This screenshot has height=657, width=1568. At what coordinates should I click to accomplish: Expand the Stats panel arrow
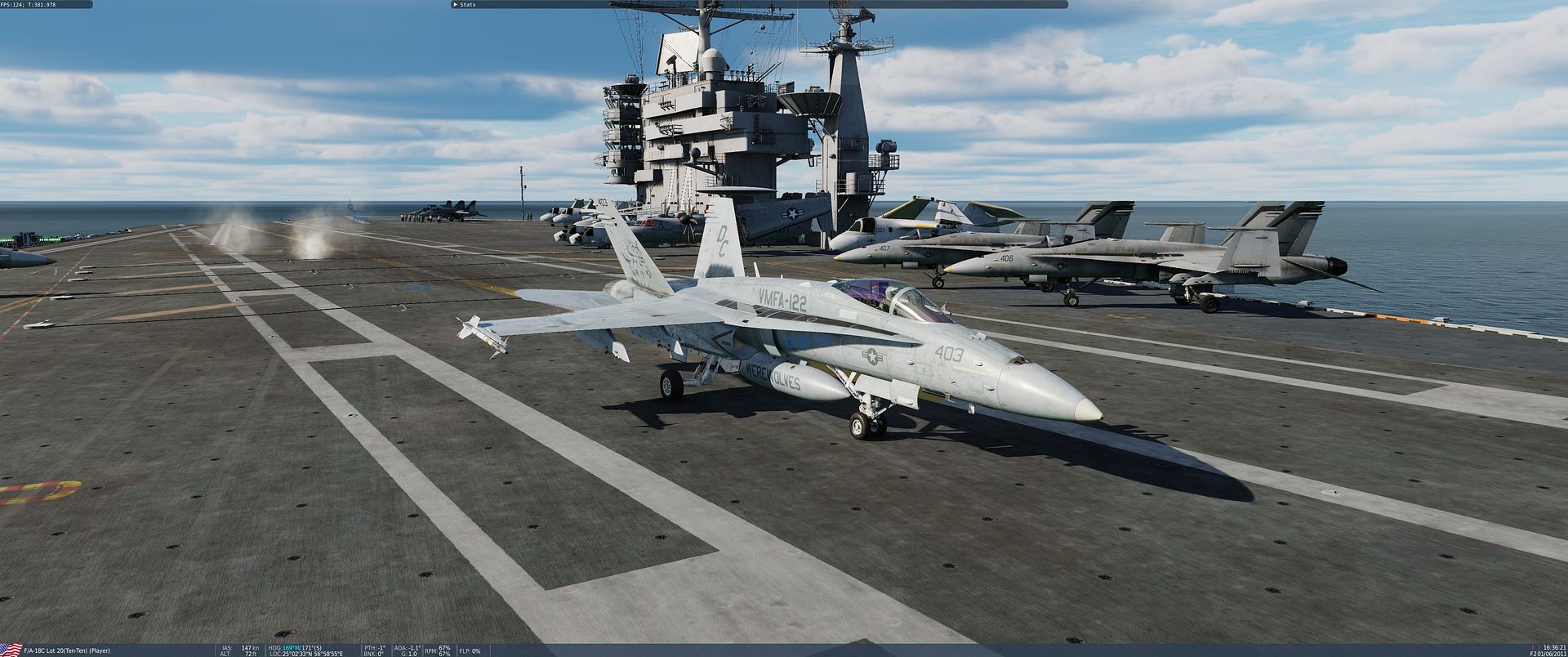[x=454, y=4]
